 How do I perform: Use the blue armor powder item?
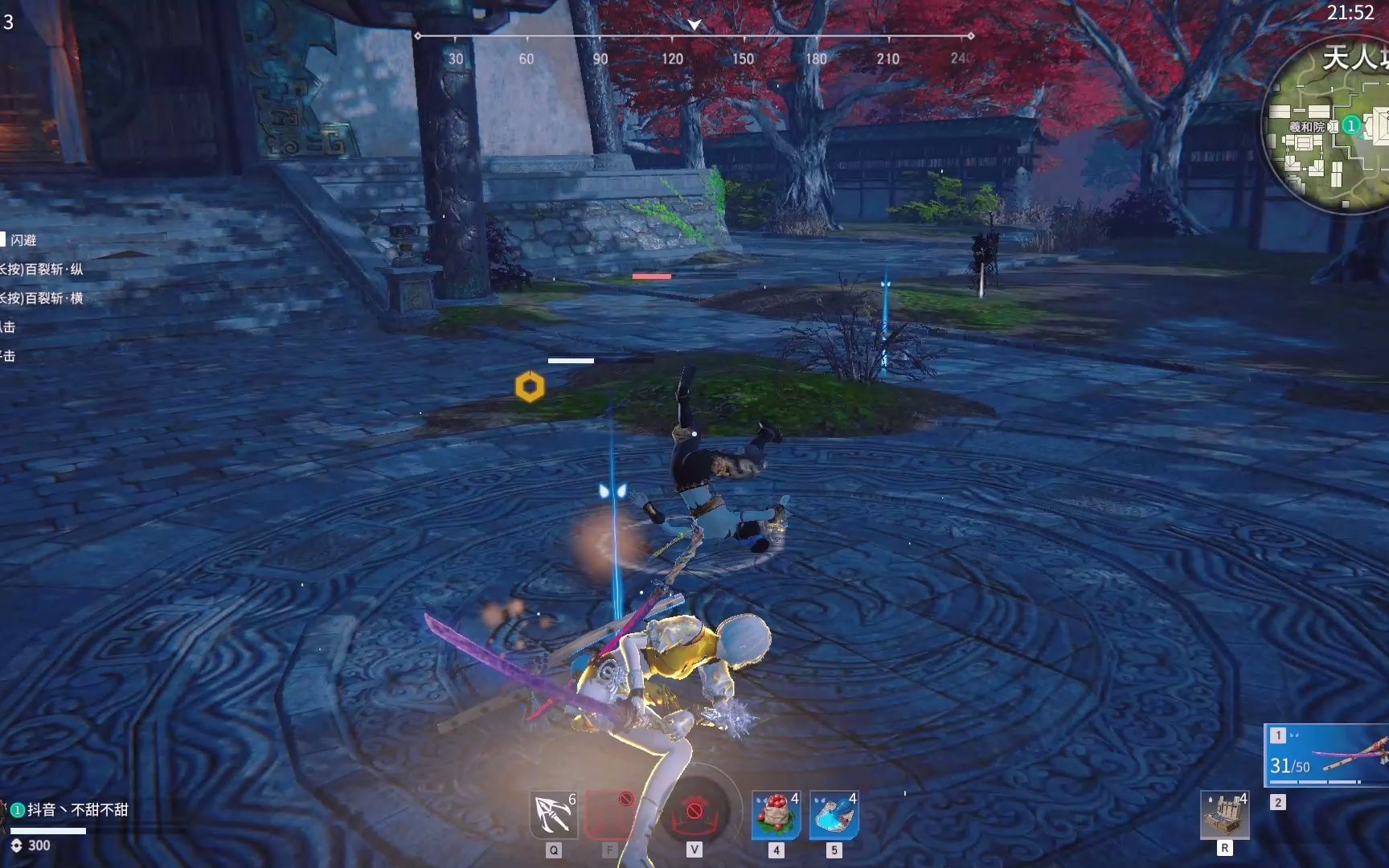[x=834, y=815]
